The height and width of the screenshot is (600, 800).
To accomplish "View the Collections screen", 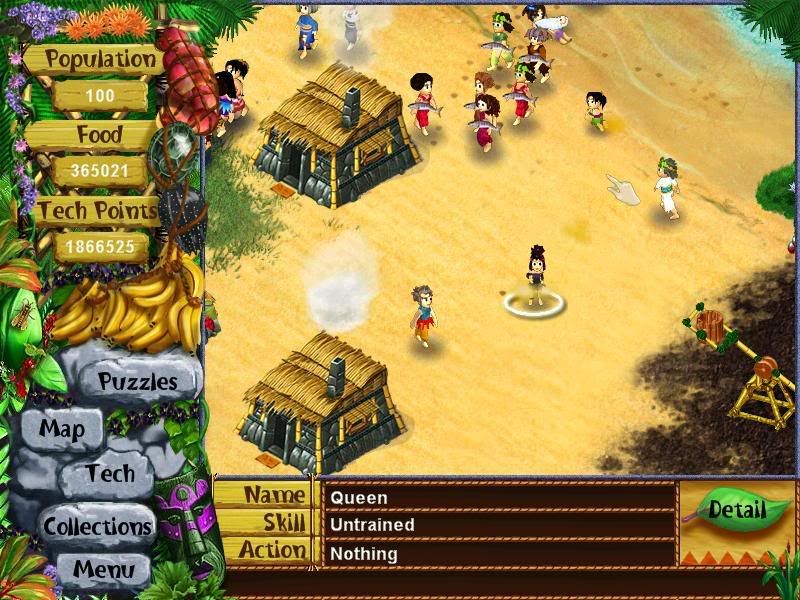I will coord(97,525).
